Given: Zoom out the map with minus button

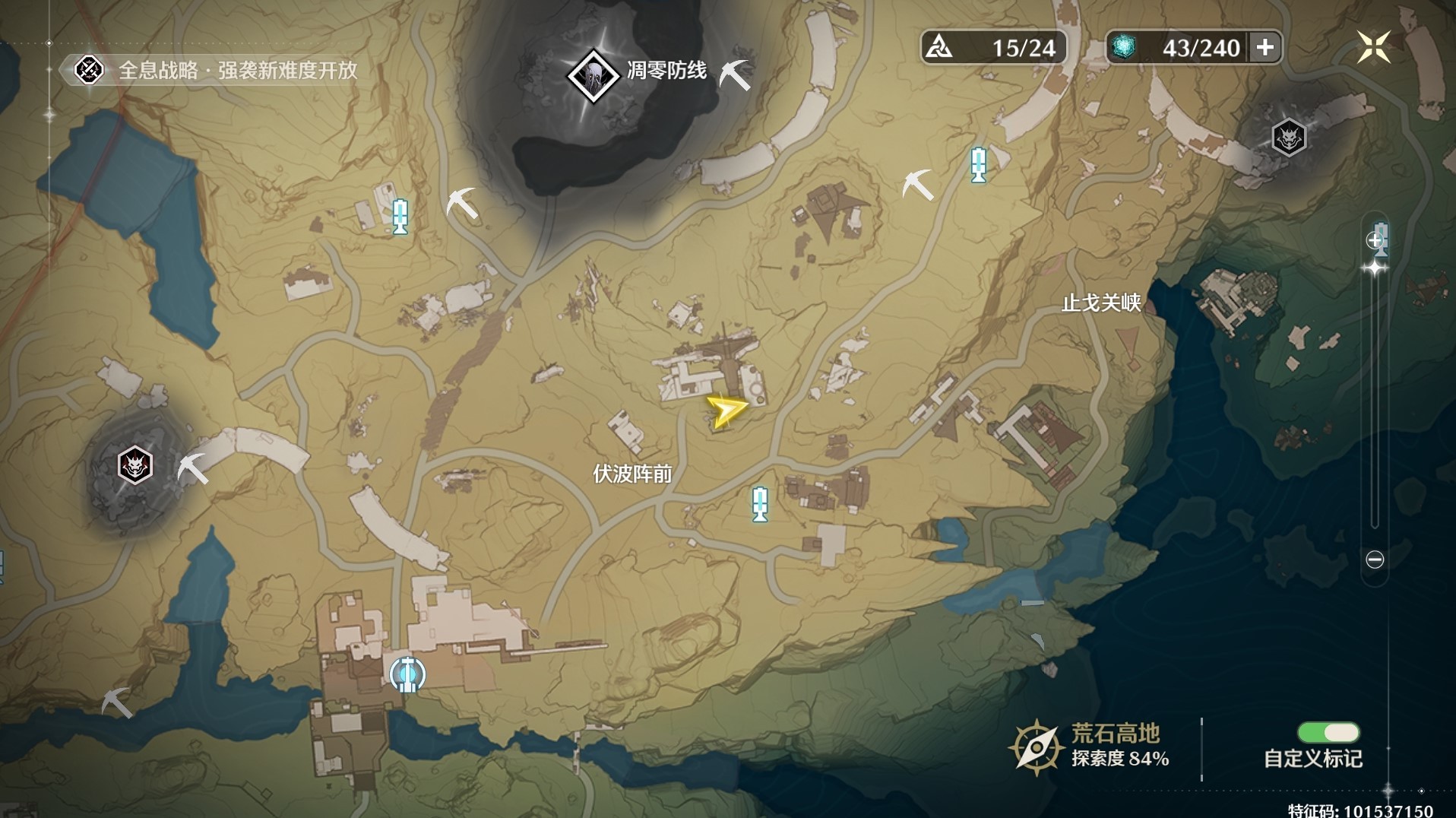Looking at the screenshot, I should click(1375, 560).
